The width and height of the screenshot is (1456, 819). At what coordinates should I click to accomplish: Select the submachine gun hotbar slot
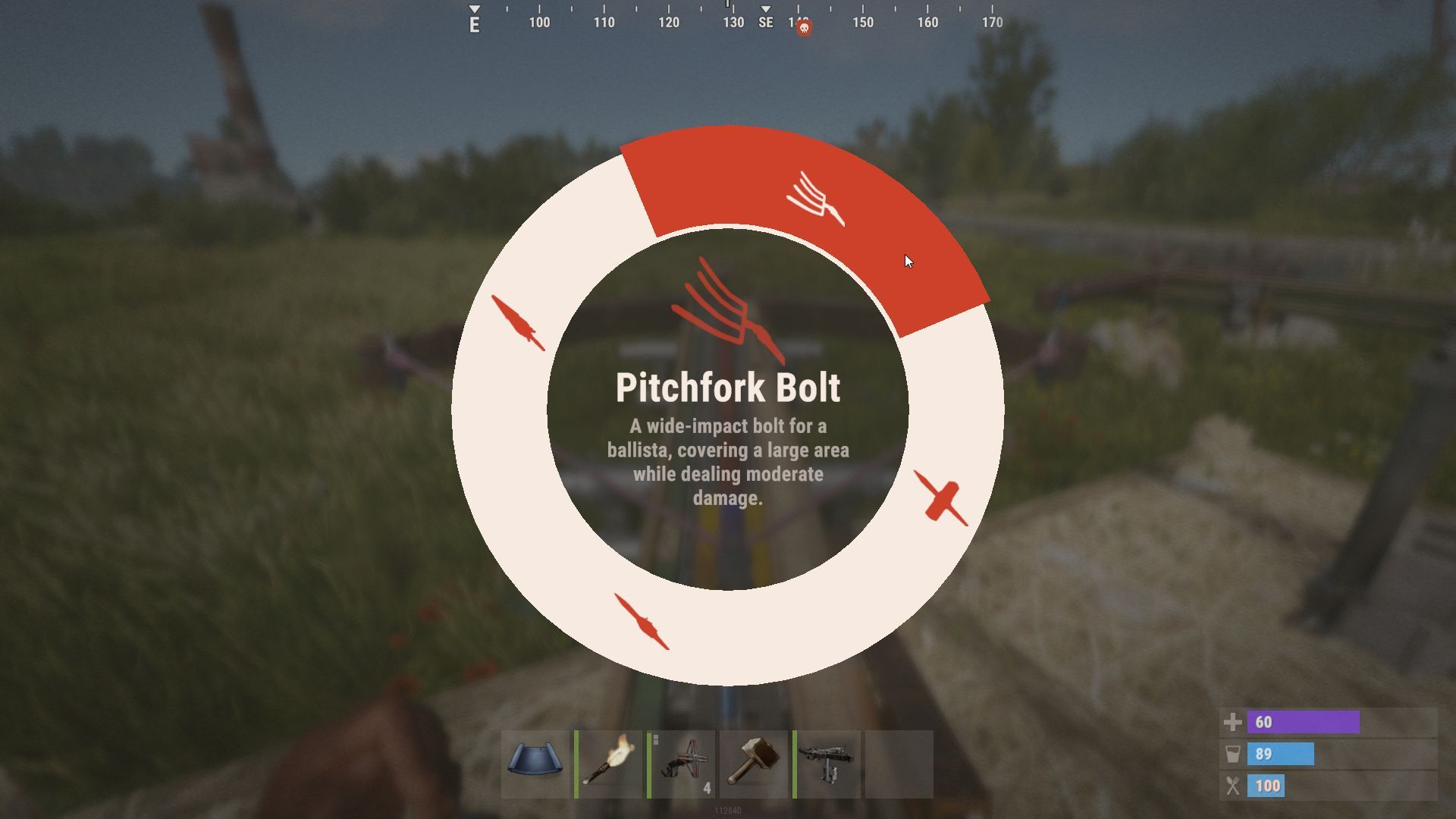[x=827, y=764]
